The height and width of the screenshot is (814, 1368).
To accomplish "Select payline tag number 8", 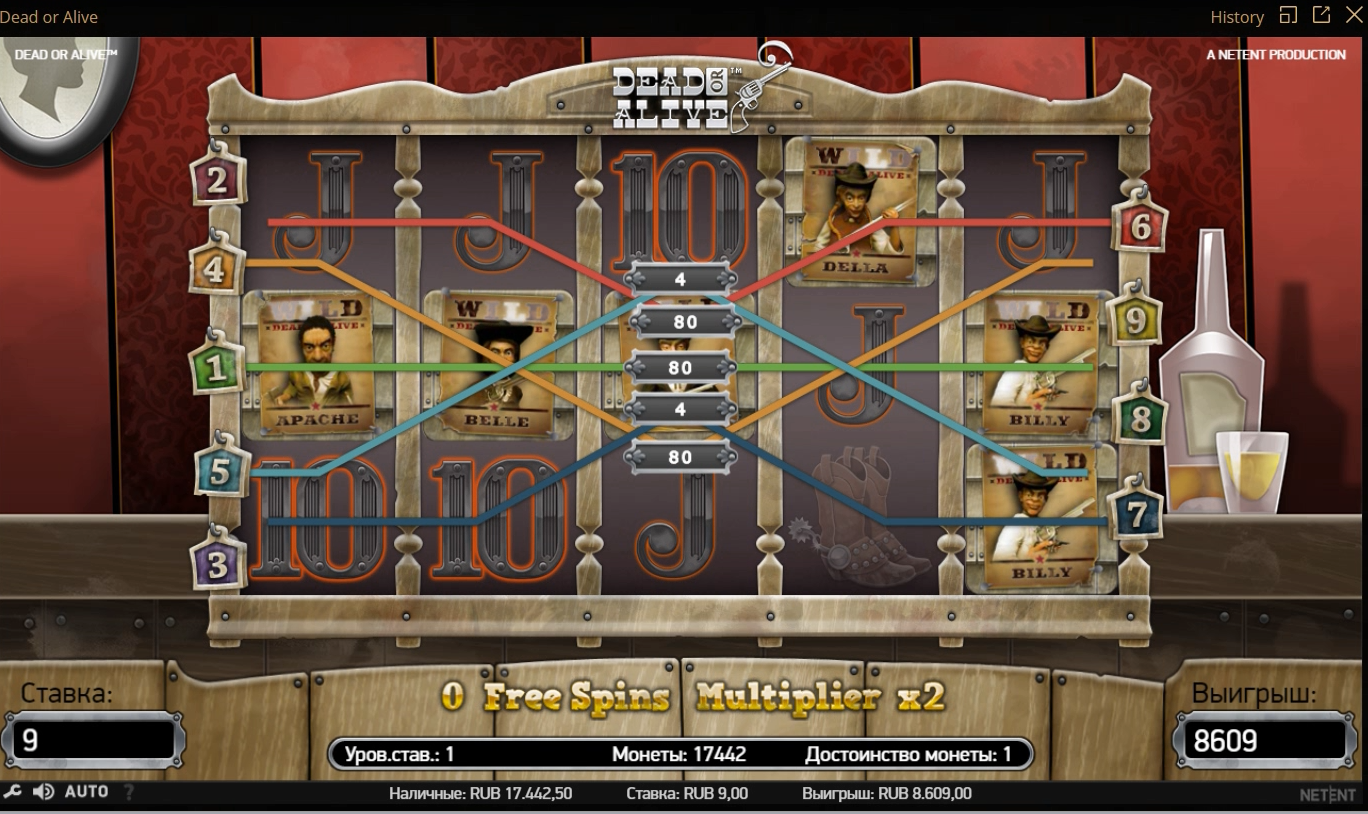I will [1139, 420].
